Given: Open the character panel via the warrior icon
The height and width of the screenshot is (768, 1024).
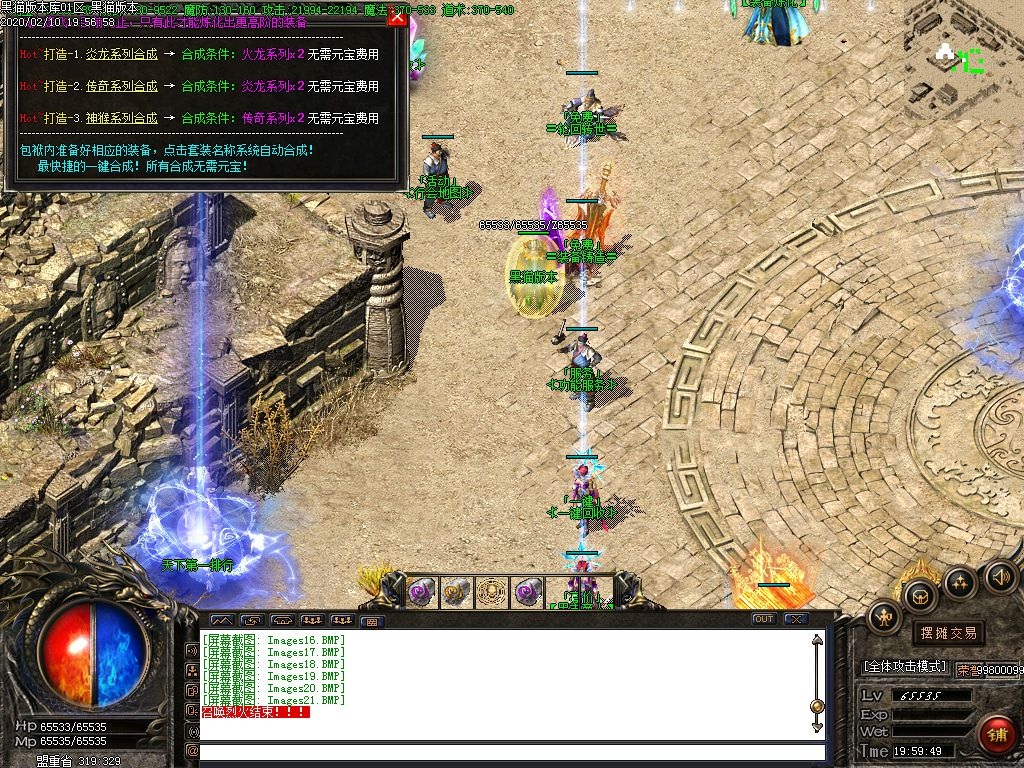Looking at the screenshot, I should click(x=885, y=617).
